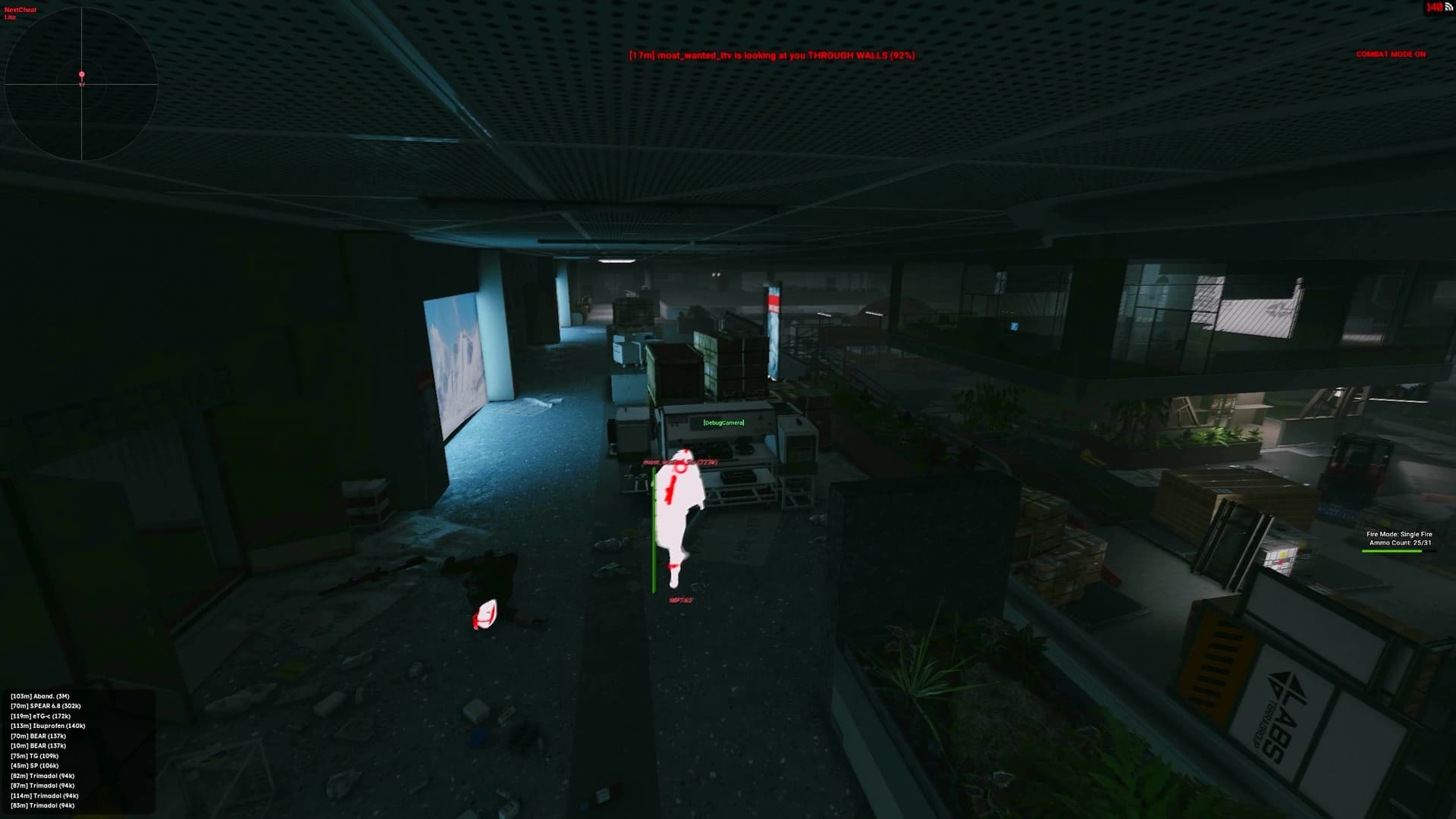This screenshot has height=819, width=1456.
Task: Select the red player marker on the radar
Action: [x=80, y=74]
